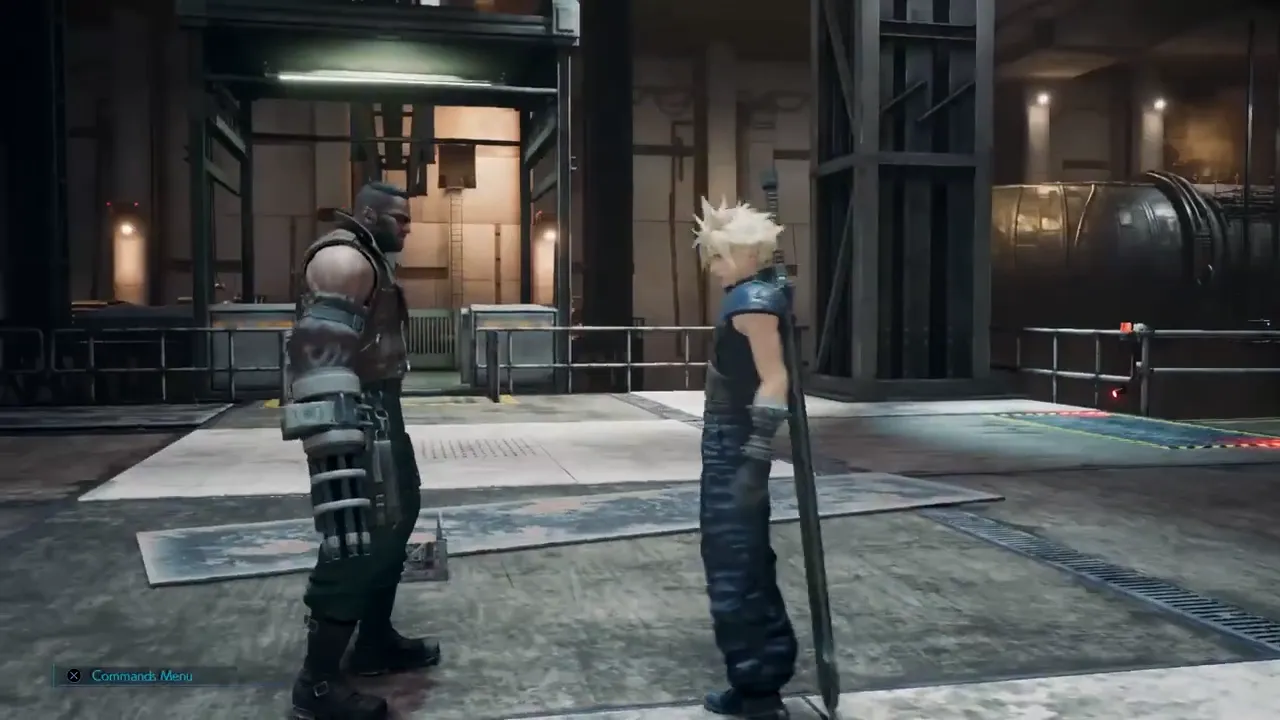Select the Commands Menu text label

click(x=142, y=675)
